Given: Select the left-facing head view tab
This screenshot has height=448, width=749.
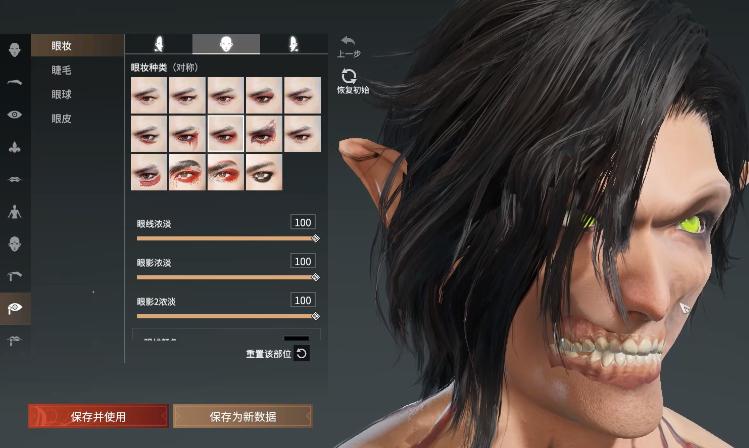Looking at the screenshot, I should coord(158,44).
